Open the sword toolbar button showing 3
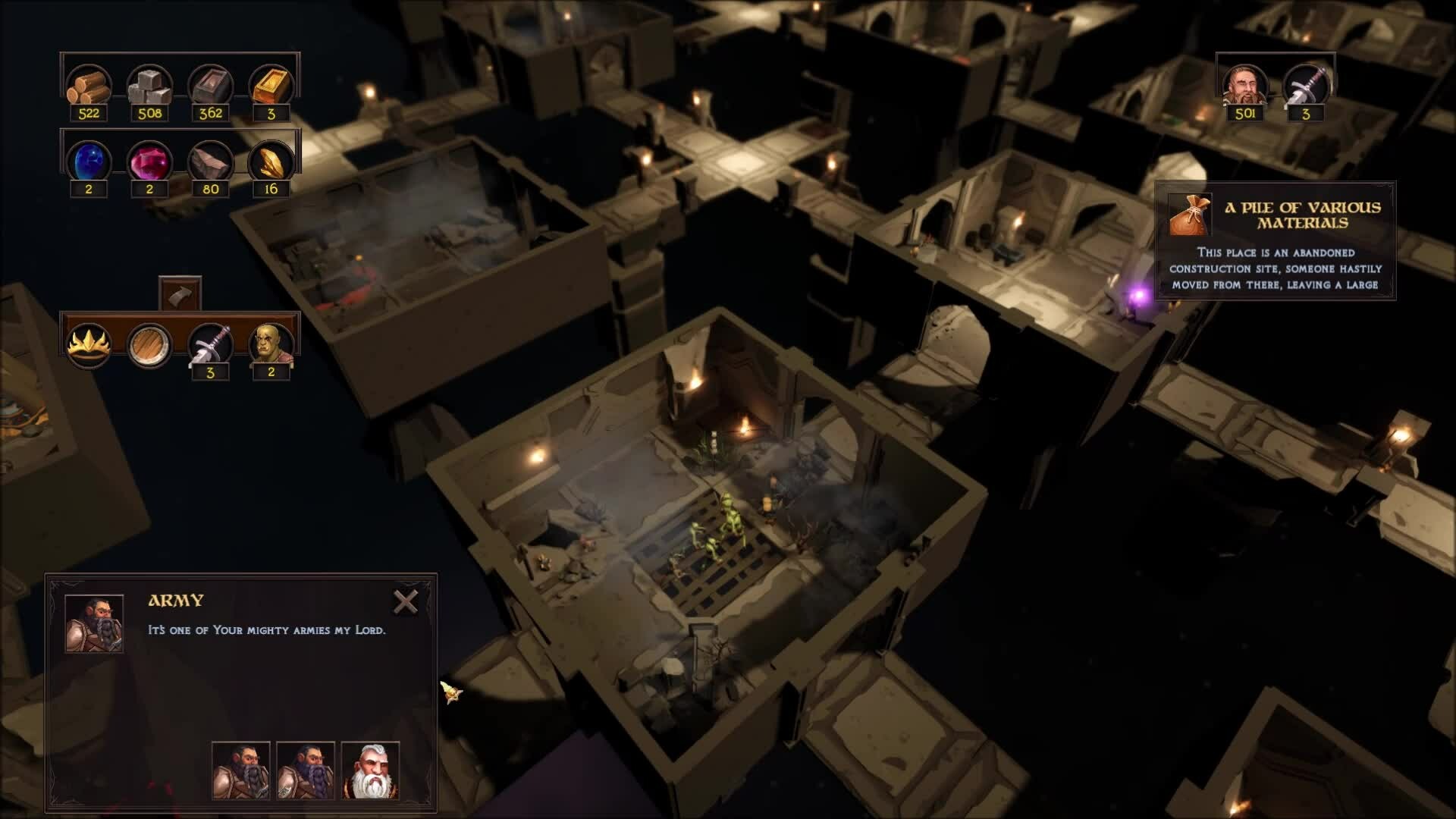This screenshot has width=1456, height=819. point(210,345)
